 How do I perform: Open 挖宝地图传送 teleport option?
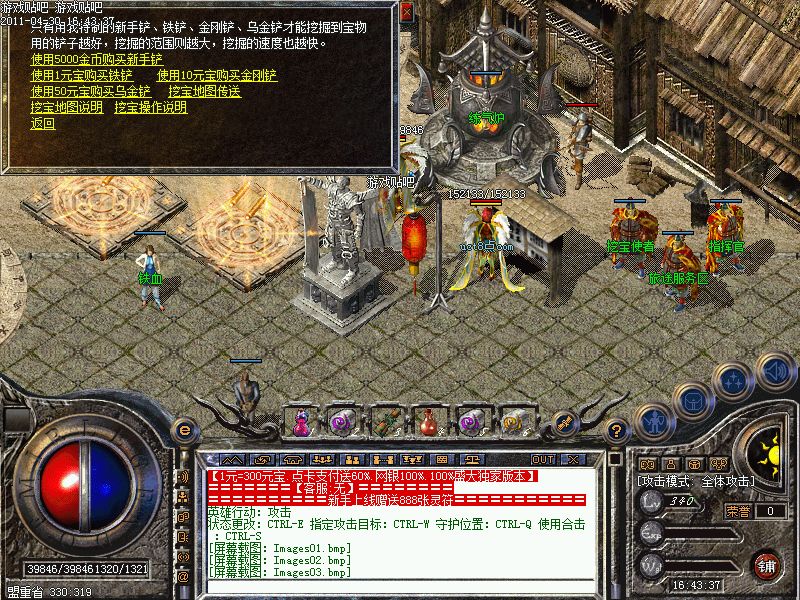tap(204, 91)
